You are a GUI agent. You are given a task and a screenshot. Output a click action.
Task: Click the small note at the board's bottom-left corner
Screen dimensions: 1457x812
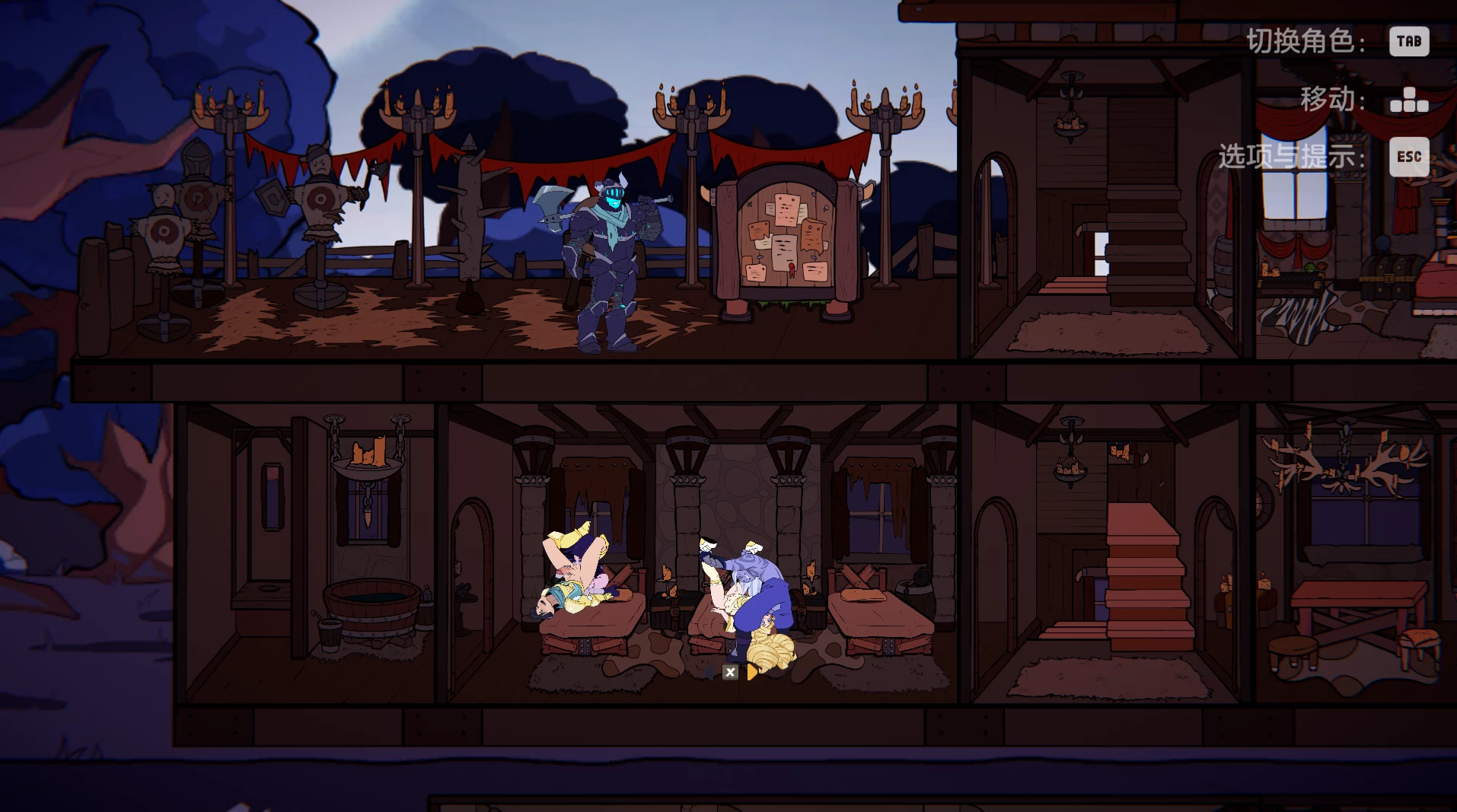click(756, 273)
